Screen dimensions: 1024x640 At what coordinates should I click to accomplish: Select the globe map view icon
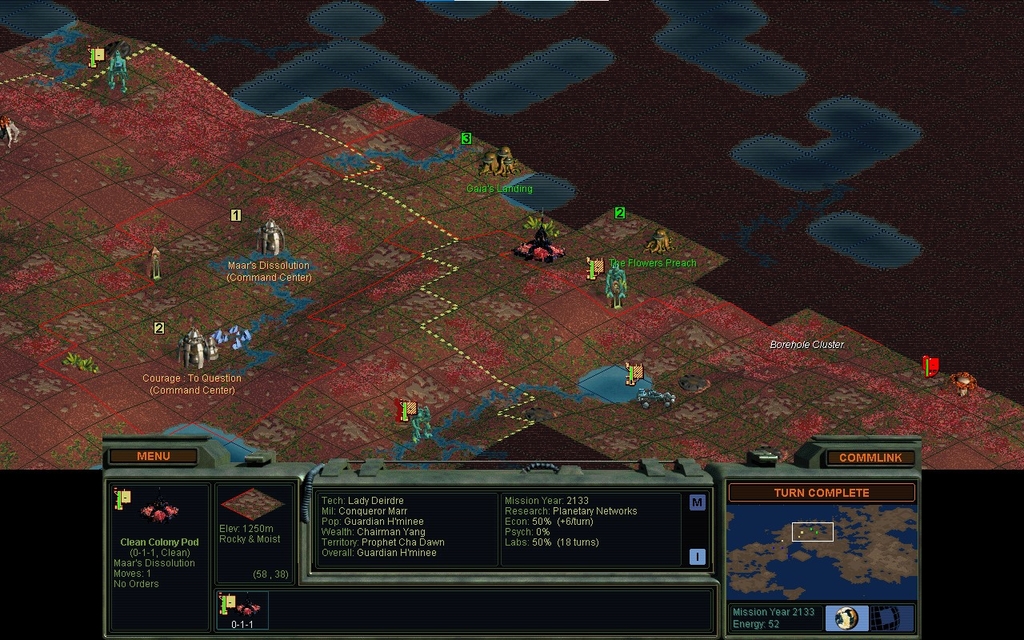click(847, 617)
